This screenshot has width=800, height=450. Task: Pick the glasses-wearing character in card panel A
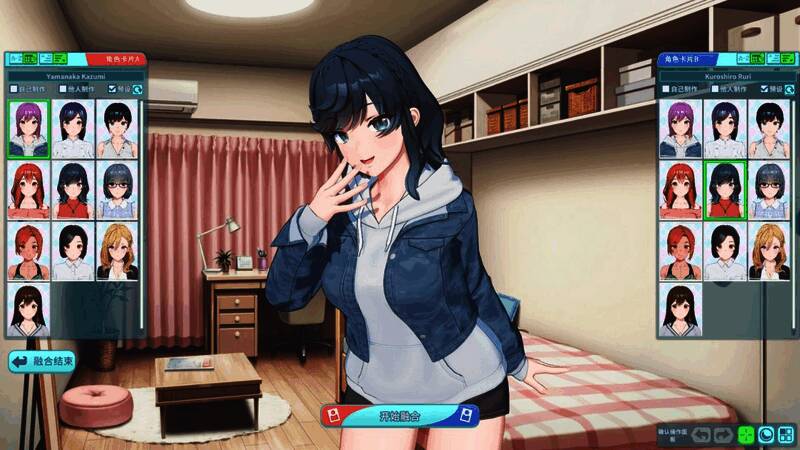(116, 190)
